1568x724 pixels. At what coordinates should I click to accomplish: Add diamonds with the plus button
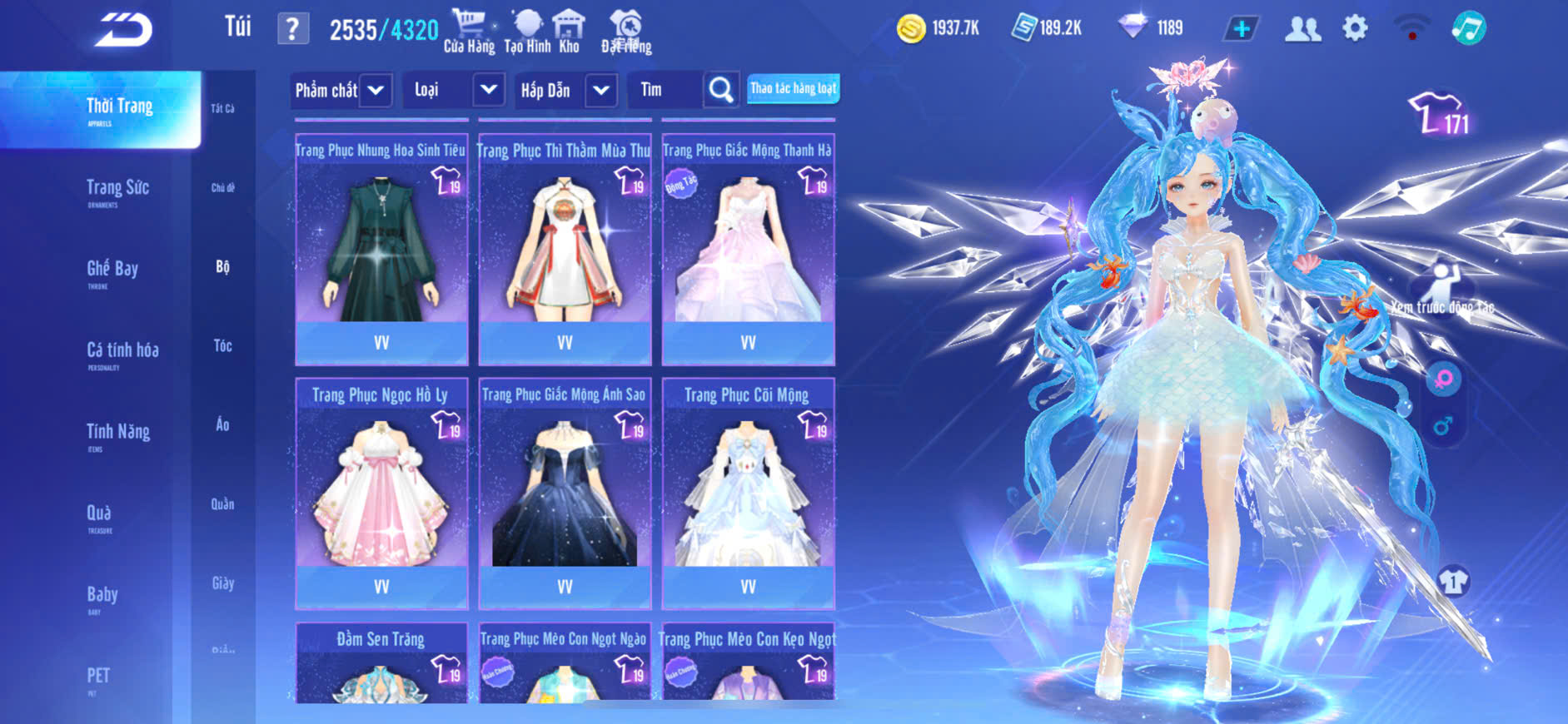[1241, 29]
